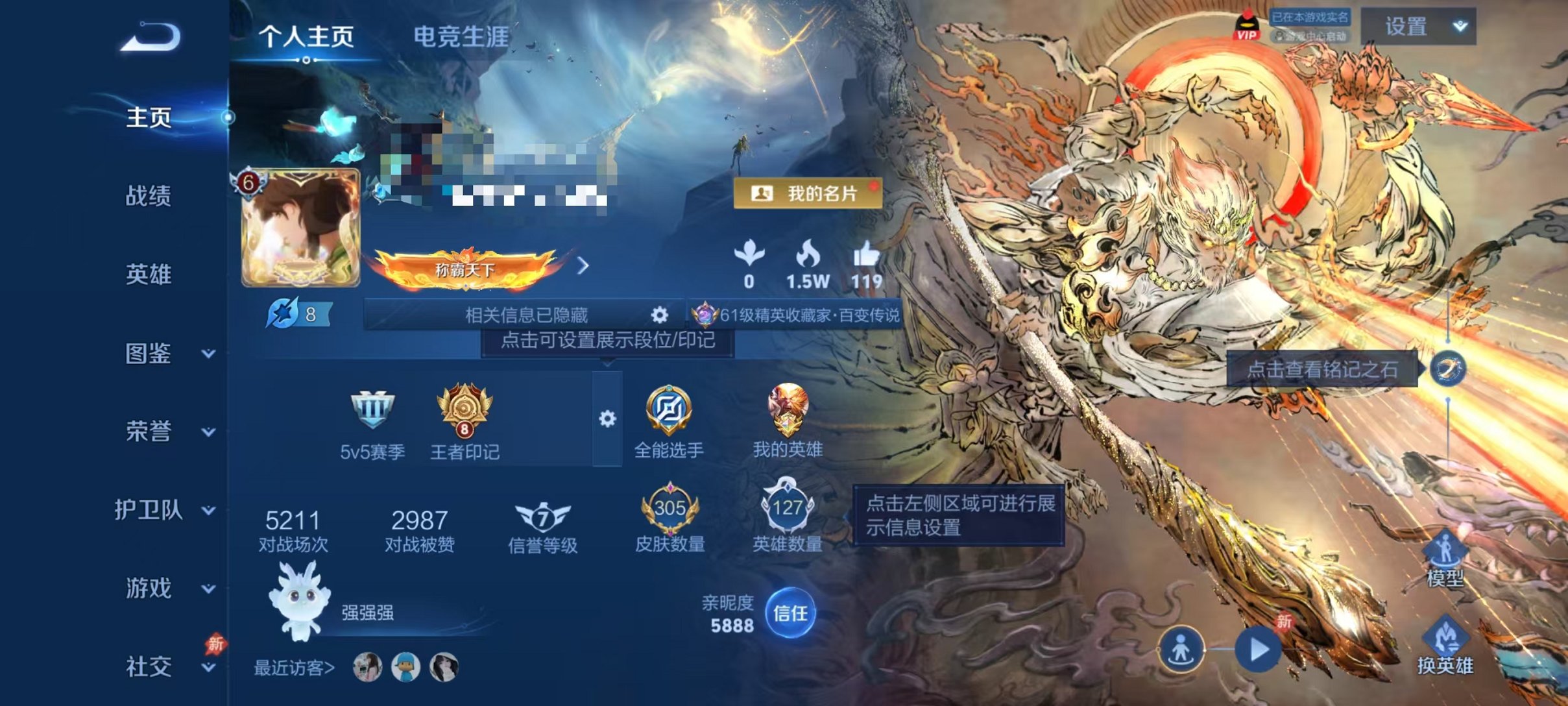Viewport: 1568px width, 706px height.
Task: Open the 皮肤数量 skin count emblem
Action: point(671,510)
